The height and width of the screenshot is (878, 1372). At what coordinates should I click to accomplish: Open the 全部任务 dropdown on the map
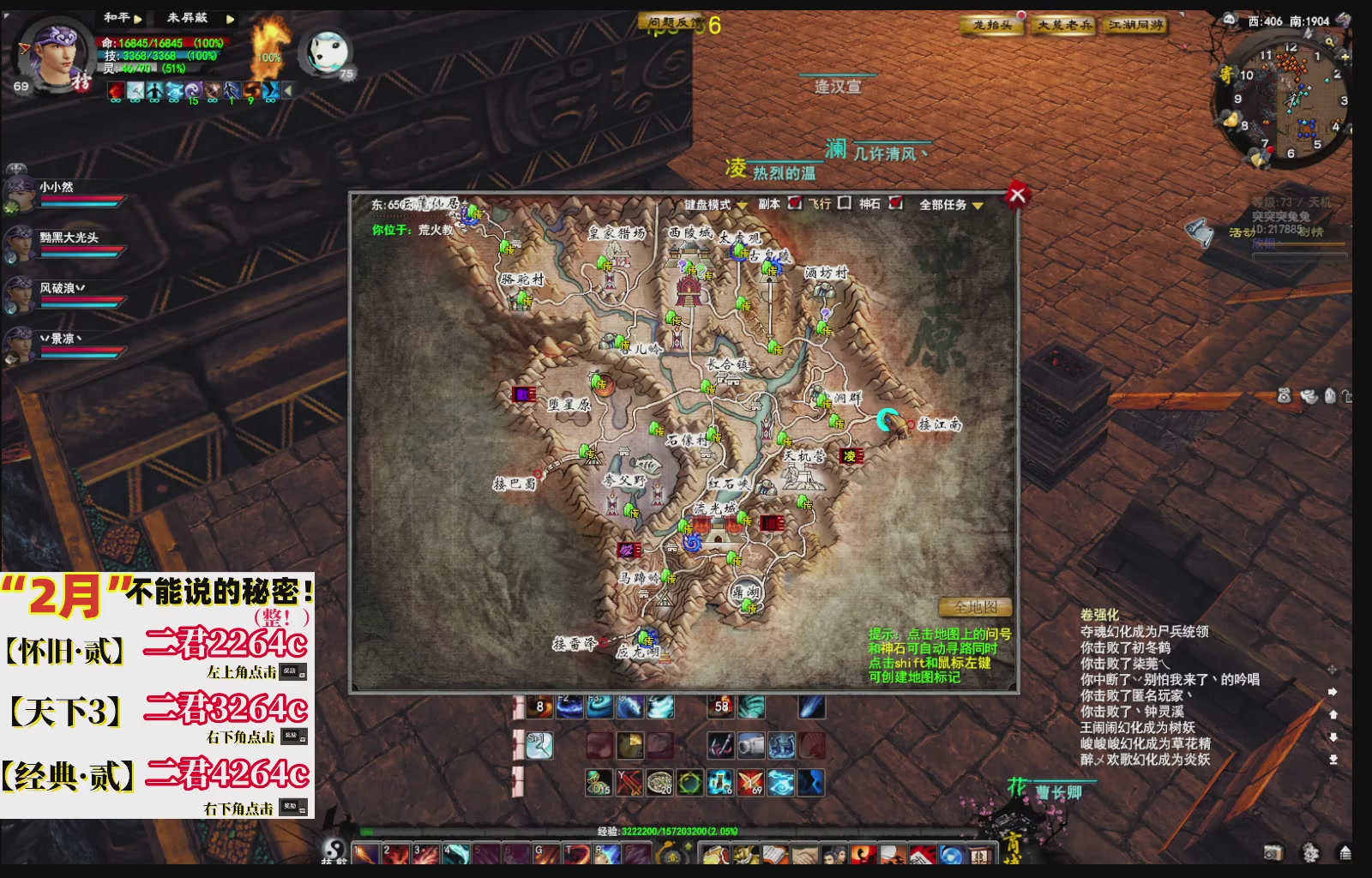coord(978,204)
